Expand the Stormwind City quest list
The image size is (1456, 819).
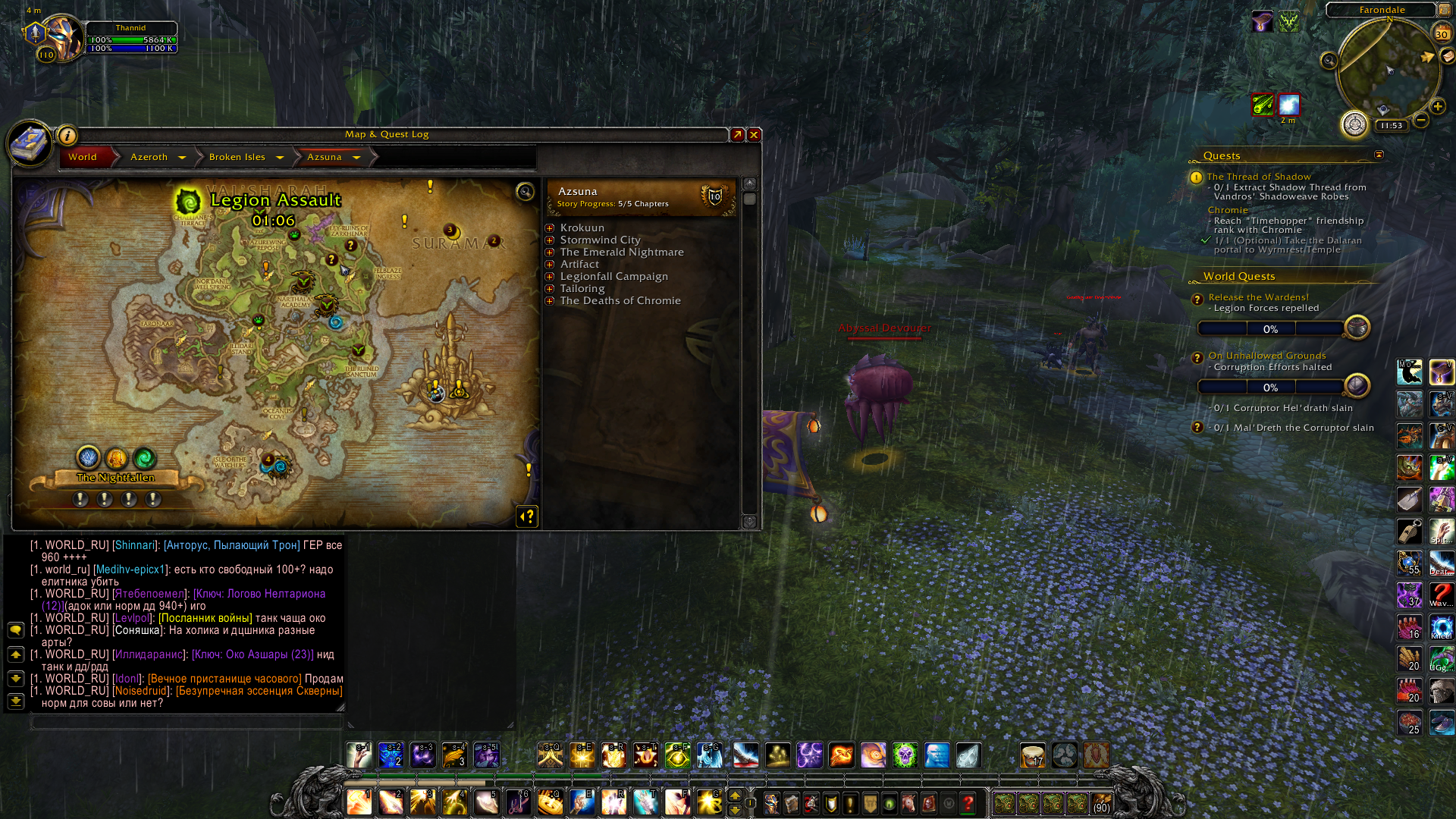point(550,240)
